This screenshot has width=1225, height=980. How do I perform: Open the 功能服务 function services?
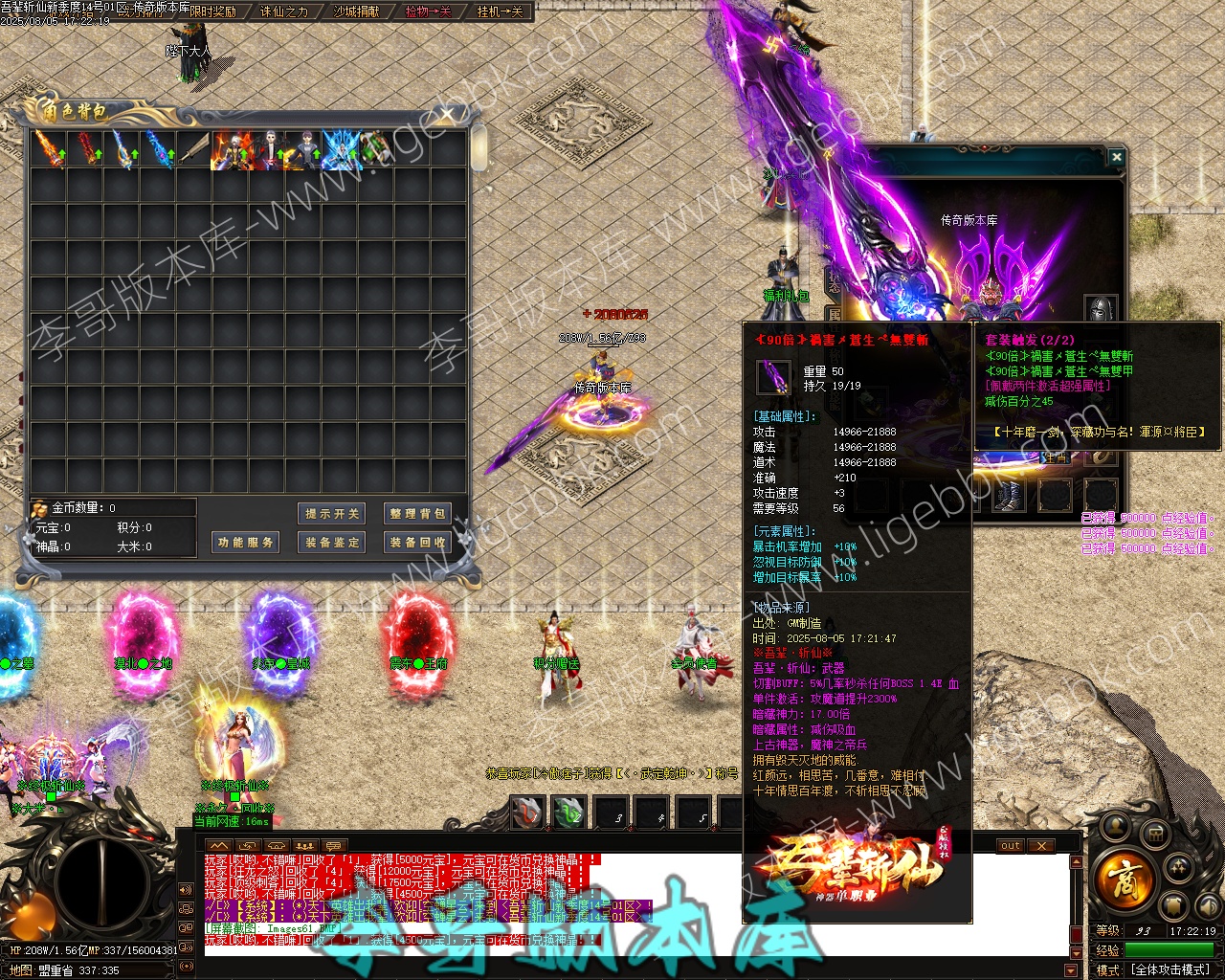pyautogui.click(x=246, y=543)
